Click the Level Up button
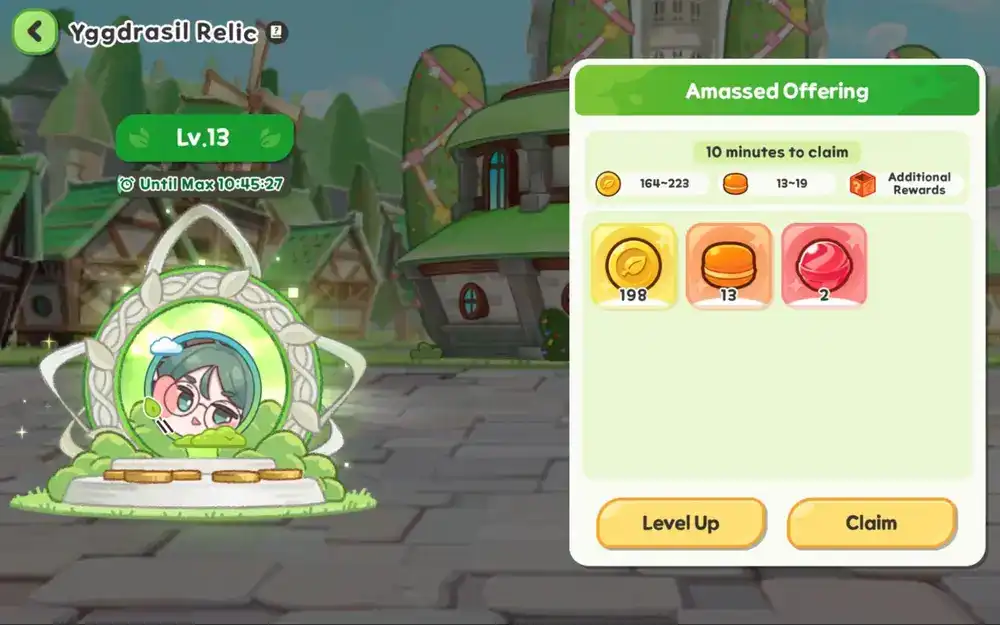The width and height of the screenshot is (1000, 625). 681,523
